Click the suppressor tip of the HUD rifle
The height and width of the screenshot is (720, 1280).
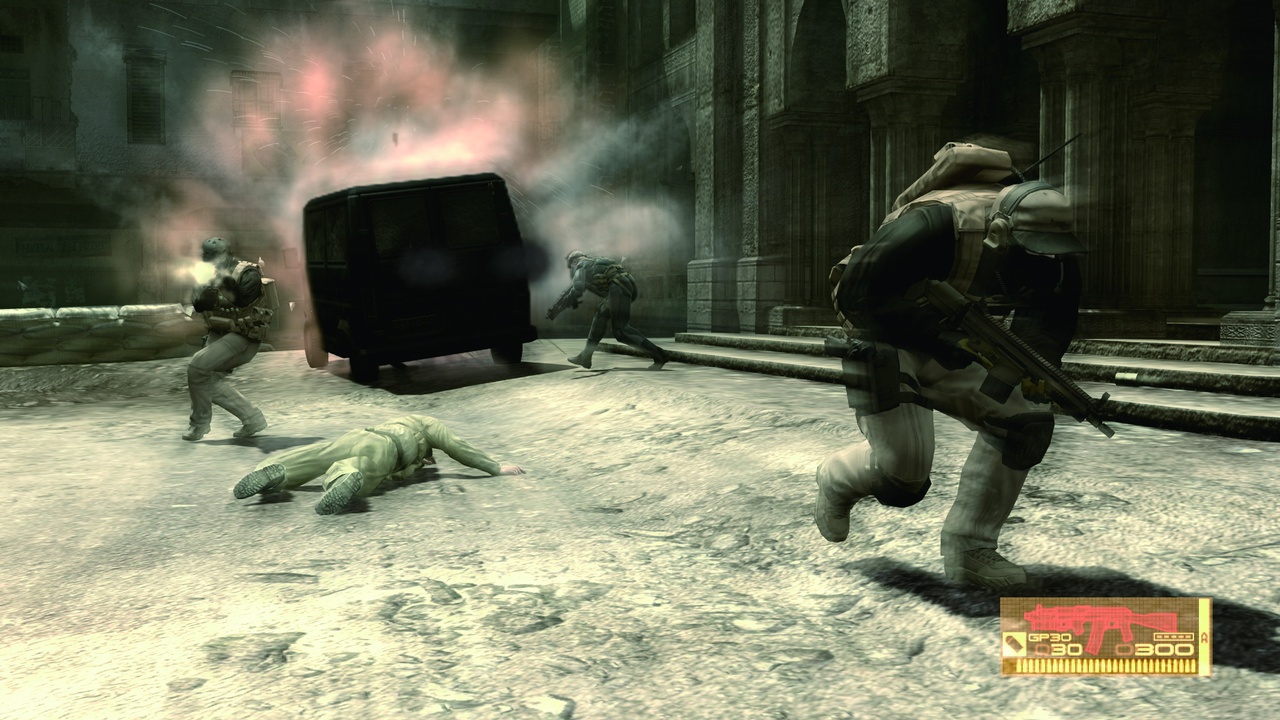[x=1026, y=616]
